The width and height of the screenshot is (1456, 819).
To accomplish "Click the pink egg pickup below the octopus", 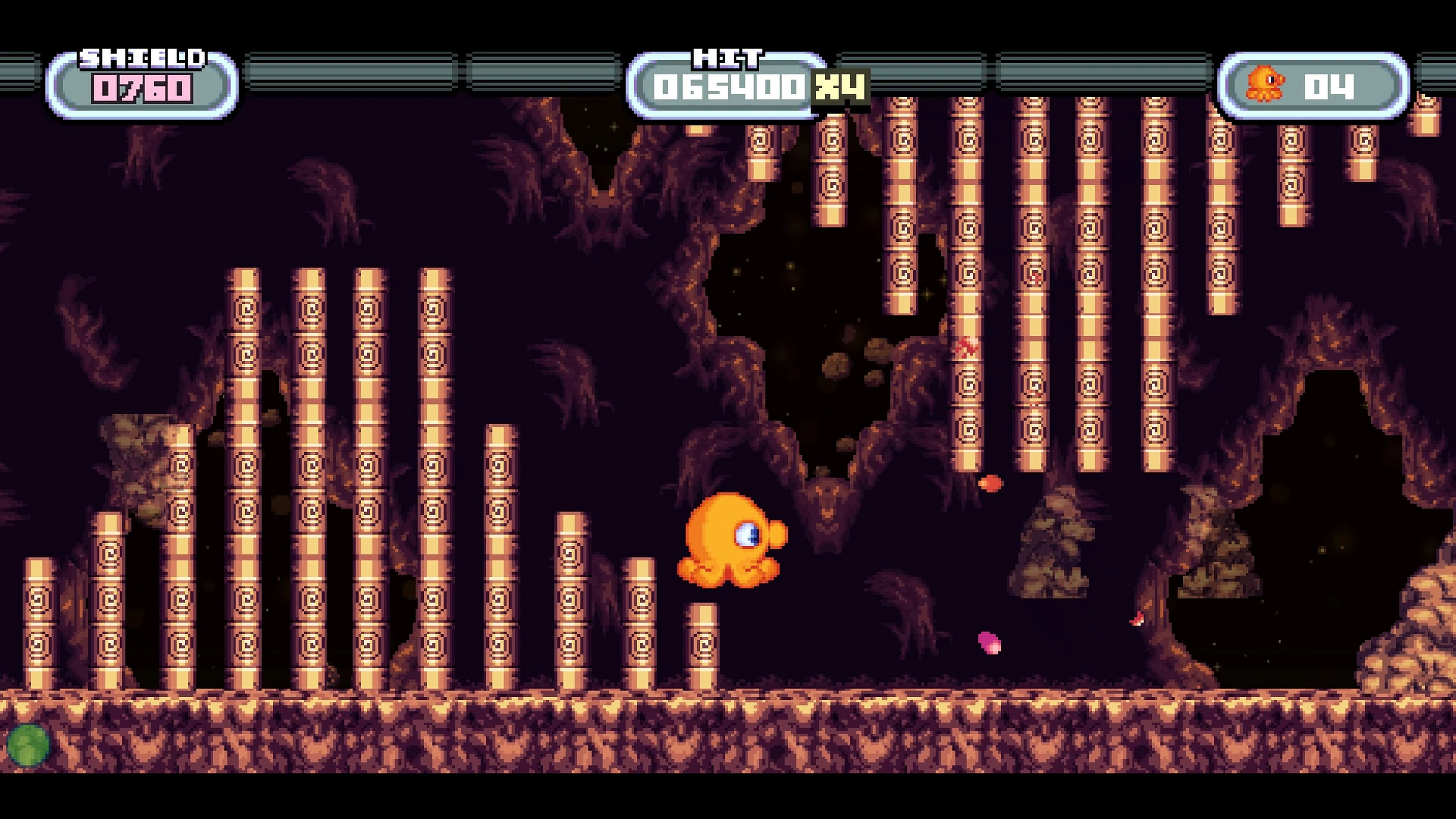I will point(989,643).
